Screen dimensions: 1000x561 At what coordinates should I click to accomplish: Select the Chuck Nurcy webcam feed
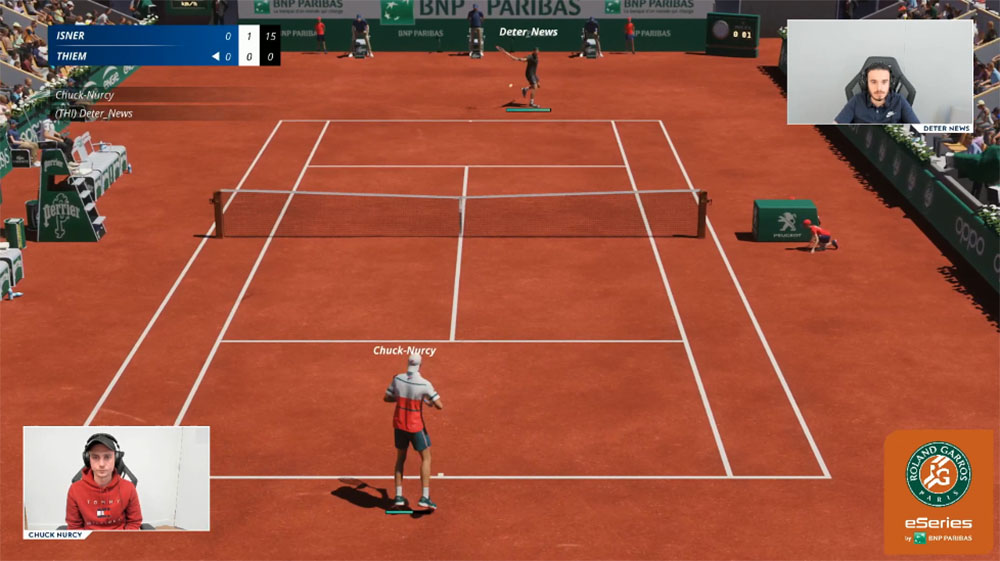[116, 479]
